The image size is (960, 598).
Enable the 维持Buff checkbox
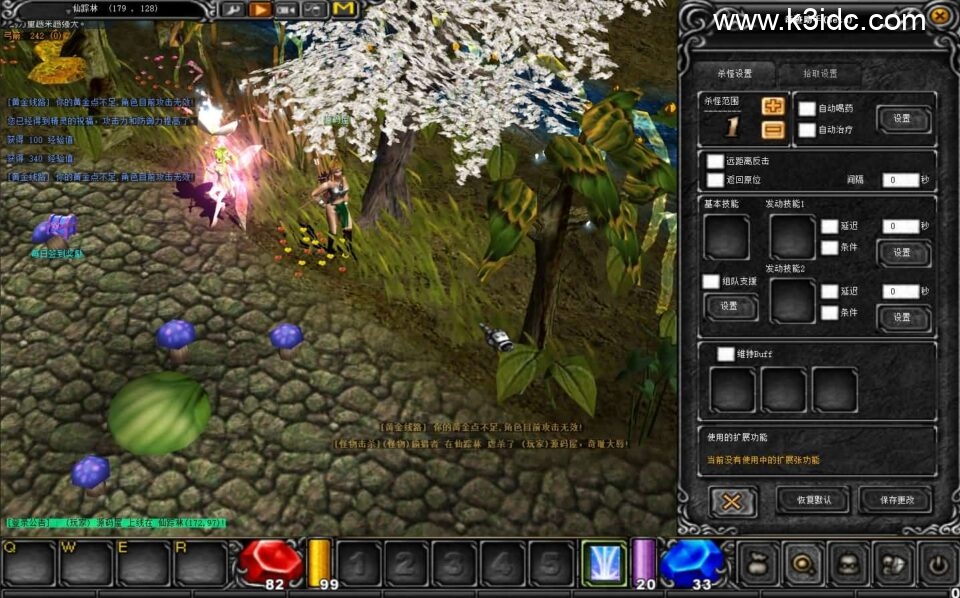(x=726, y=353)
